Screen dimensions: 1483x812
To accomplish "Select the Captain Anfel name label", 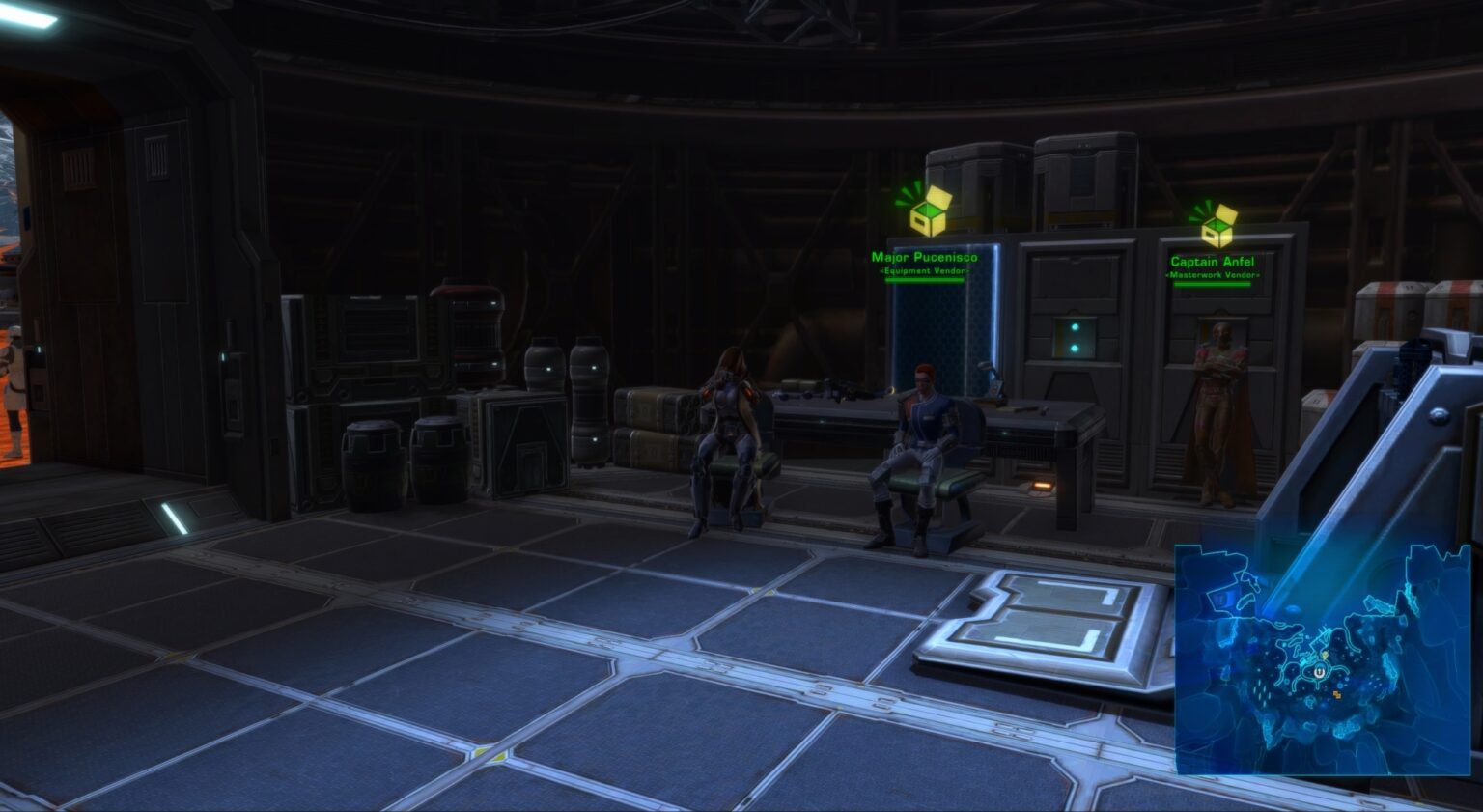I will [x=1213, y=260].
